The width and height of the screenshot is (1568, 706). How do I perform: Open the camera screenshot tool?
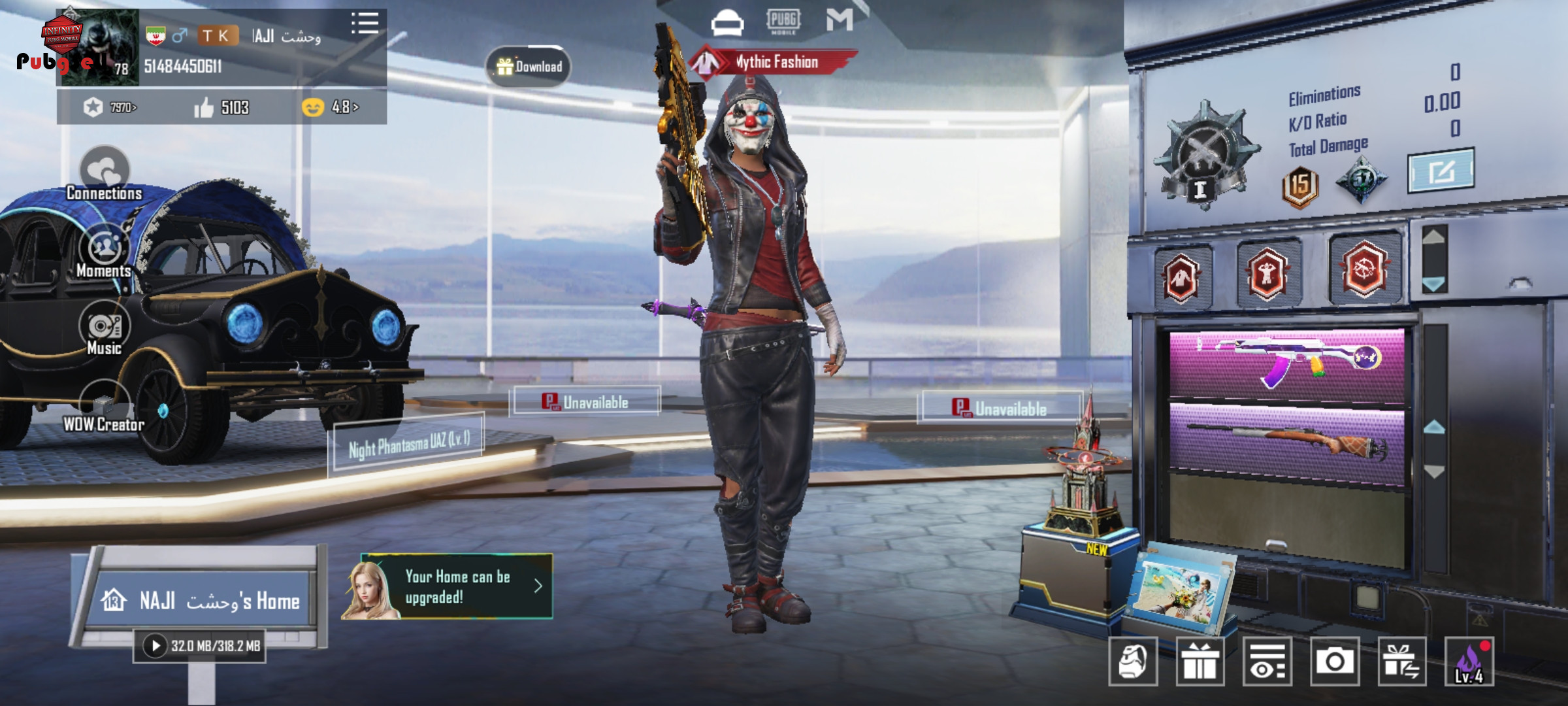click(1334, 662)
